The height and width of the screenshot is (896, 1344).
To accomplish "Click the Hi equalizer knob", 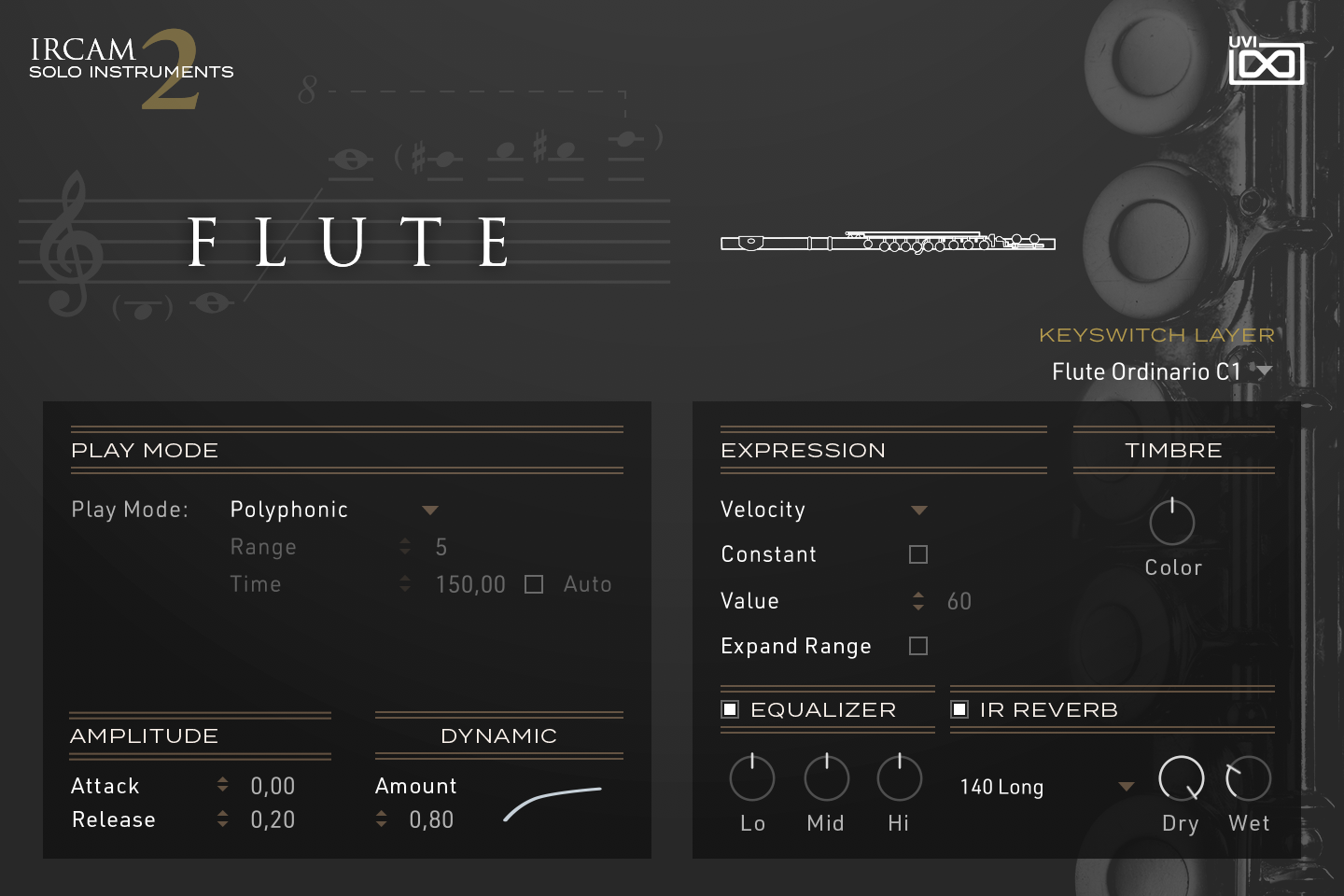I will pos(898,777).
